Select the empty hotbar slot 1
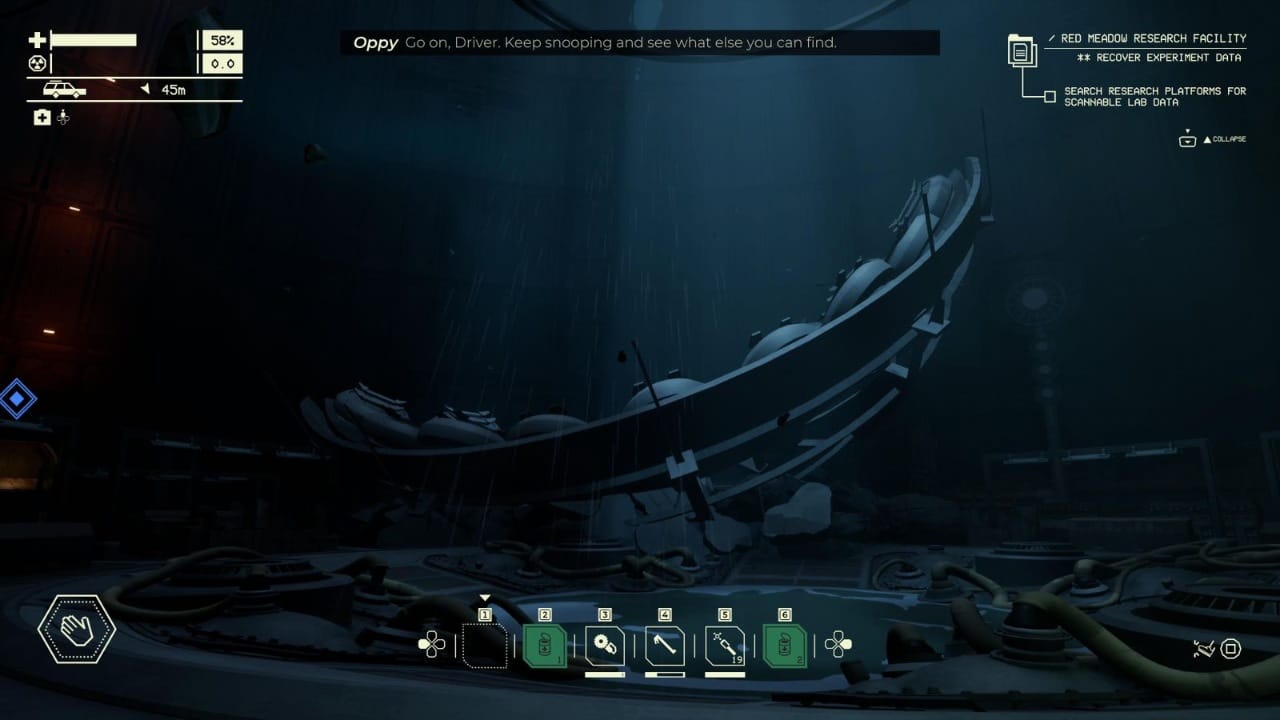 tap(485, 646)
